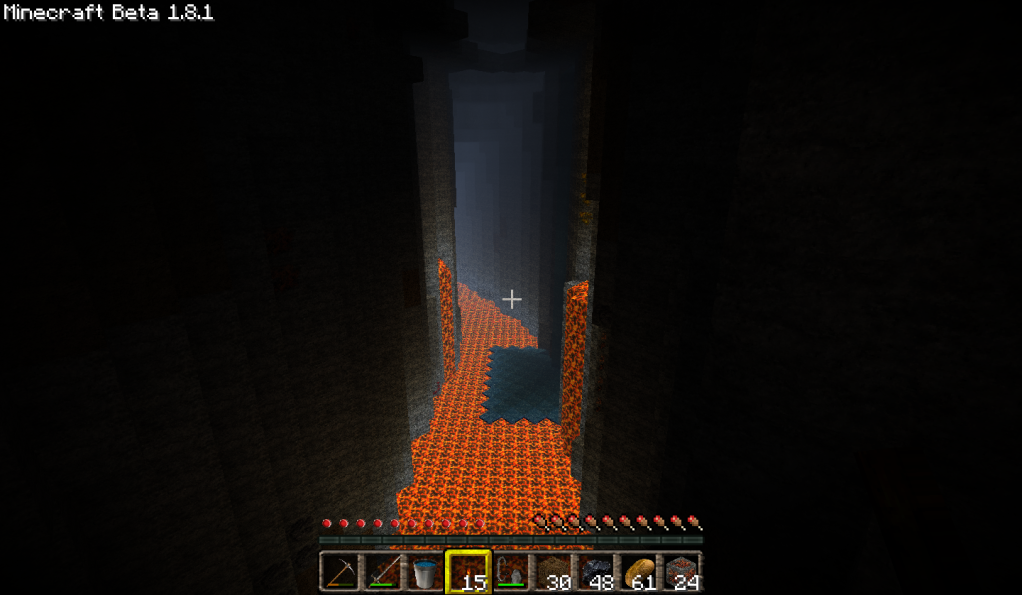Choose the coal stack of 48

[x=597, y=572]
